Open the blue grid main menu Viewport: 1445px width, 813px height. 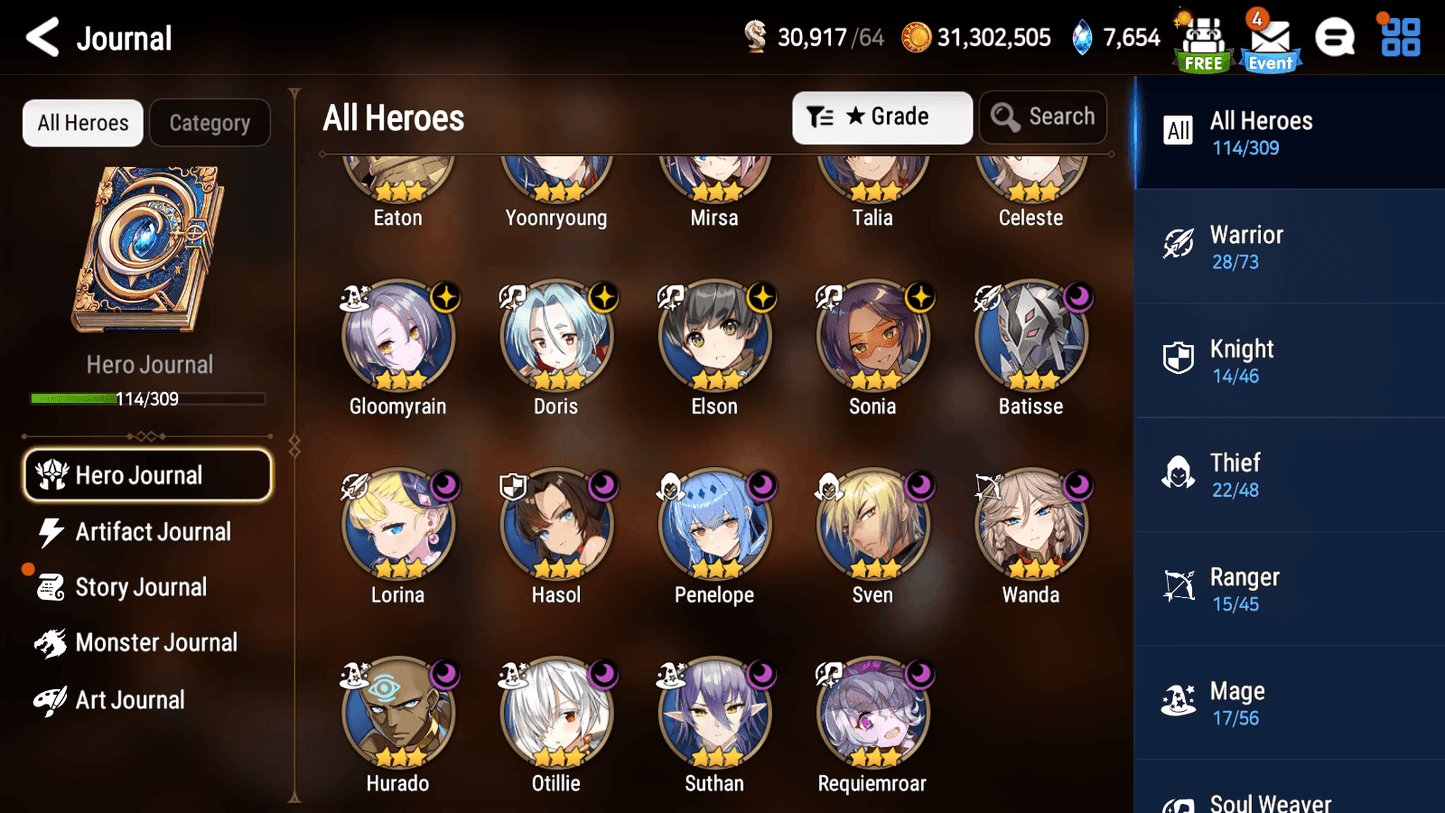1400,38
